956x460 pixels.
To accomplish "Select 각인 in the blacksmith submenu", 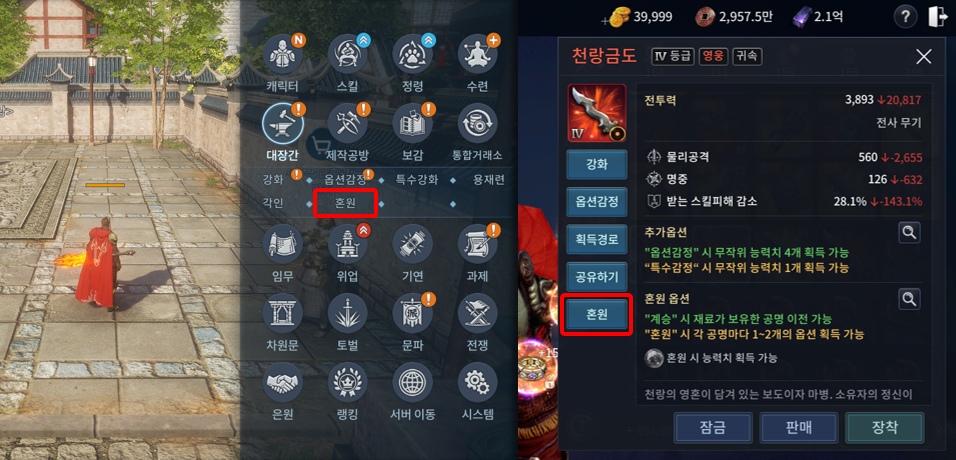I will pyautogui.click(x=273, y=203).
